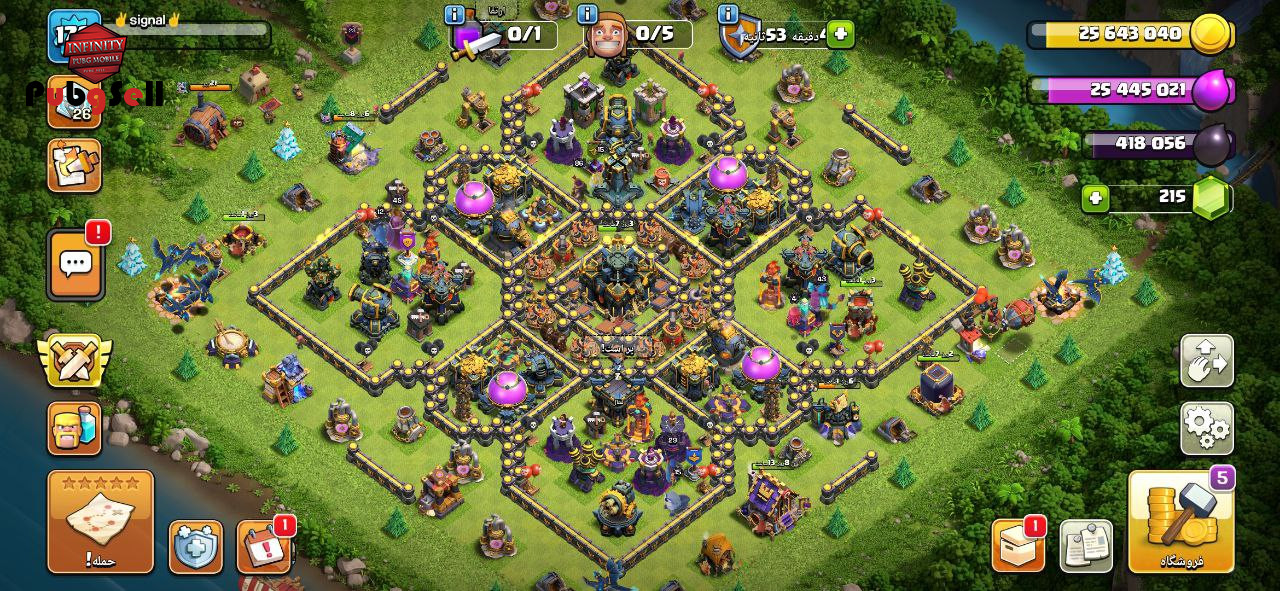Click the green plus beside the shield timer
This screenshot has height=591, width=1280.
click(839, 34)
